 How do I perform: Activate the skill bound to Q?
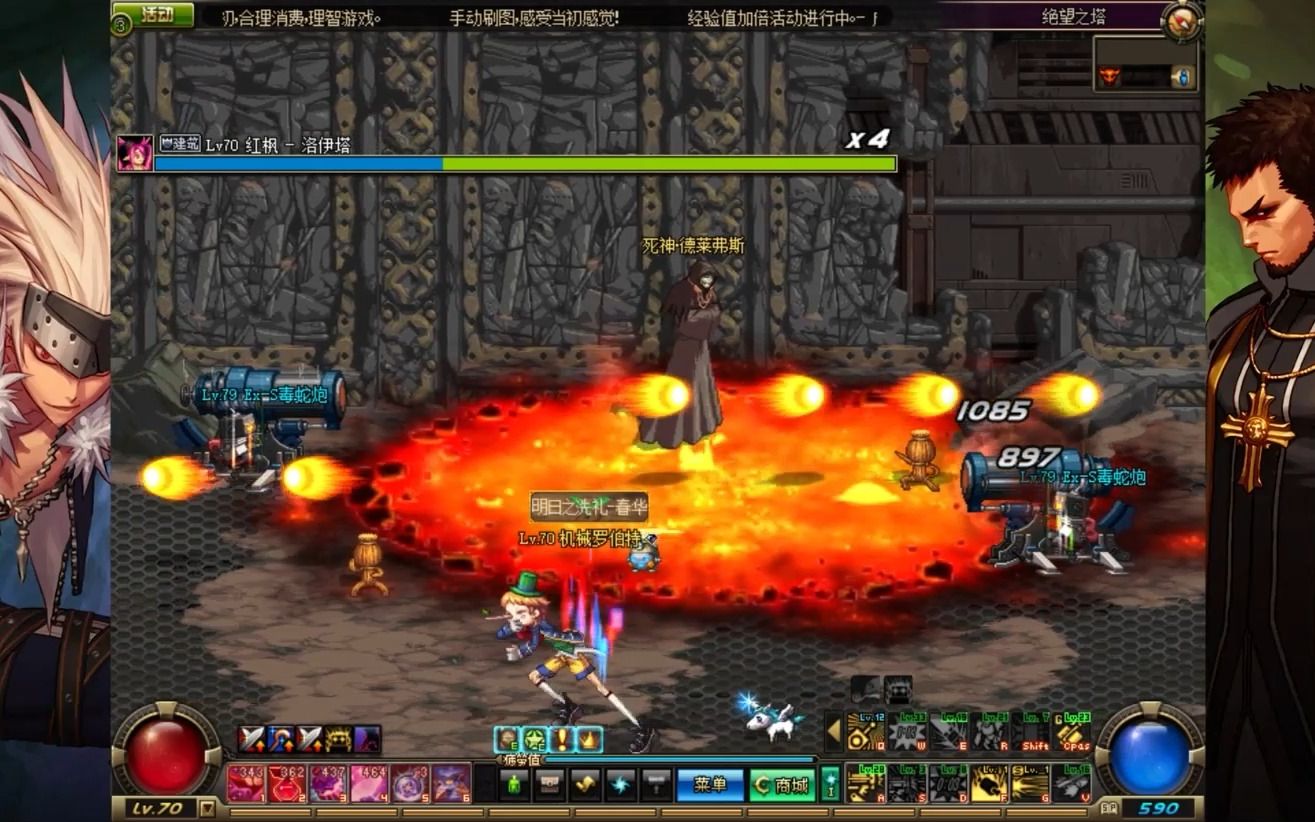pos(866,733)
